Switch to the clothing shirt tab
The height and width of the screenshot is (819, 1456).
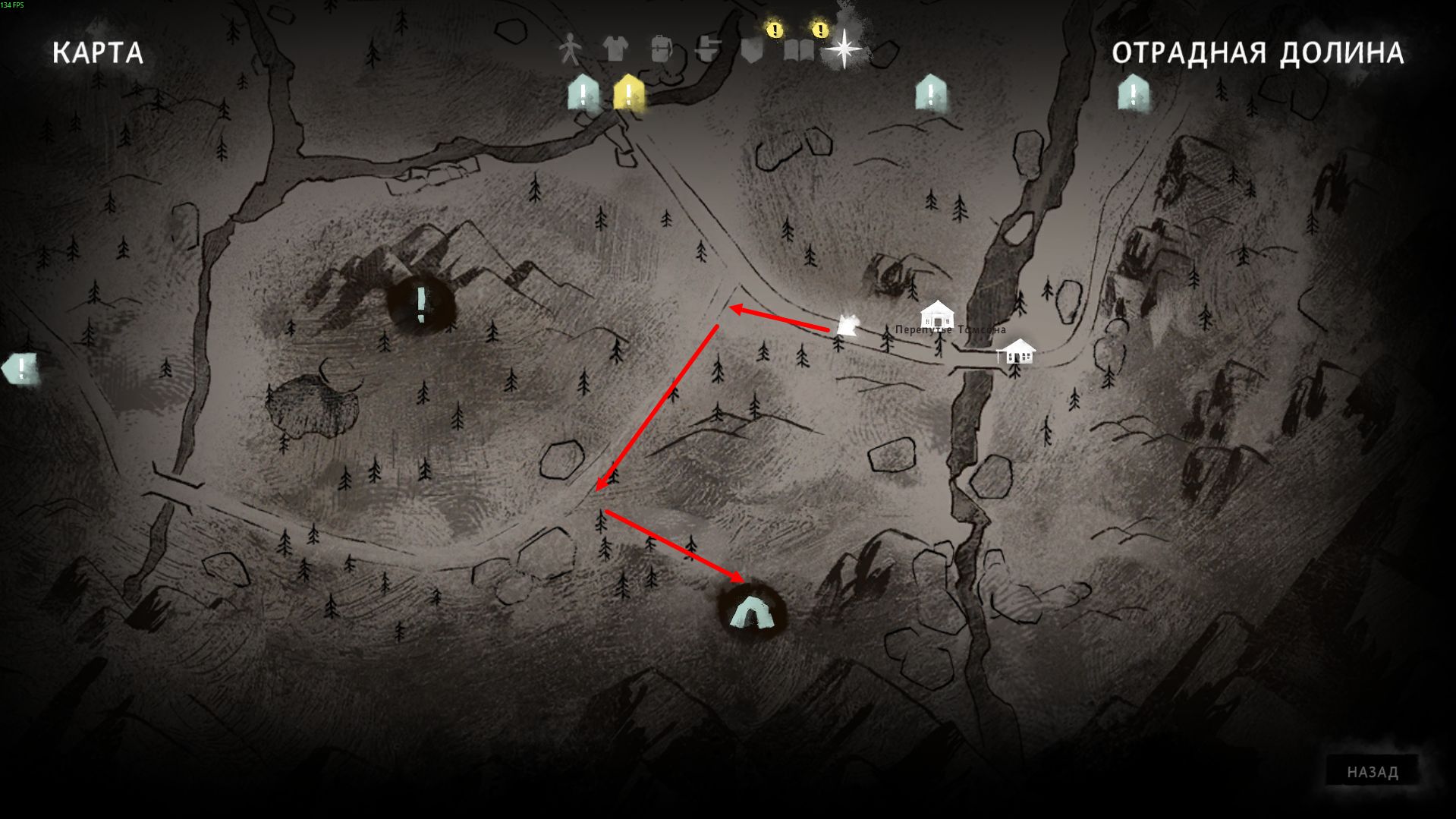[x=615, y=50]
